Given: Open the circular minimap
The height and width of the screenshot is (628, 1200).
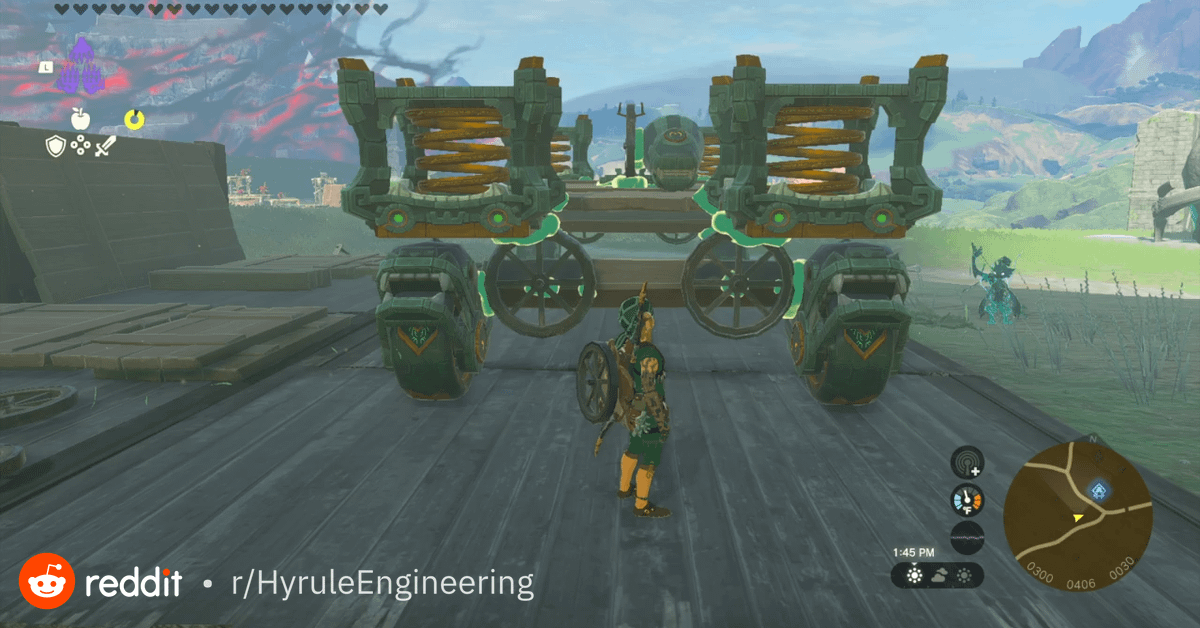Looking at the screenshot, I should click(1078, 505).
